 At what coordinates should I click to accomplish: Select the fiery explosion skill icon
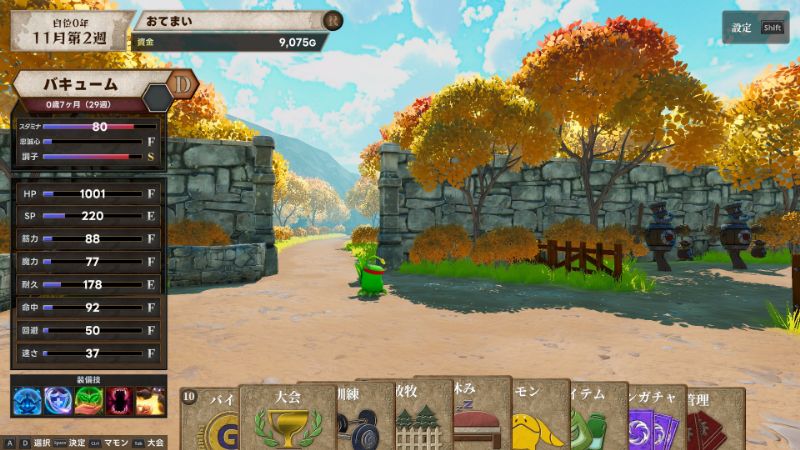click(150, 401)
